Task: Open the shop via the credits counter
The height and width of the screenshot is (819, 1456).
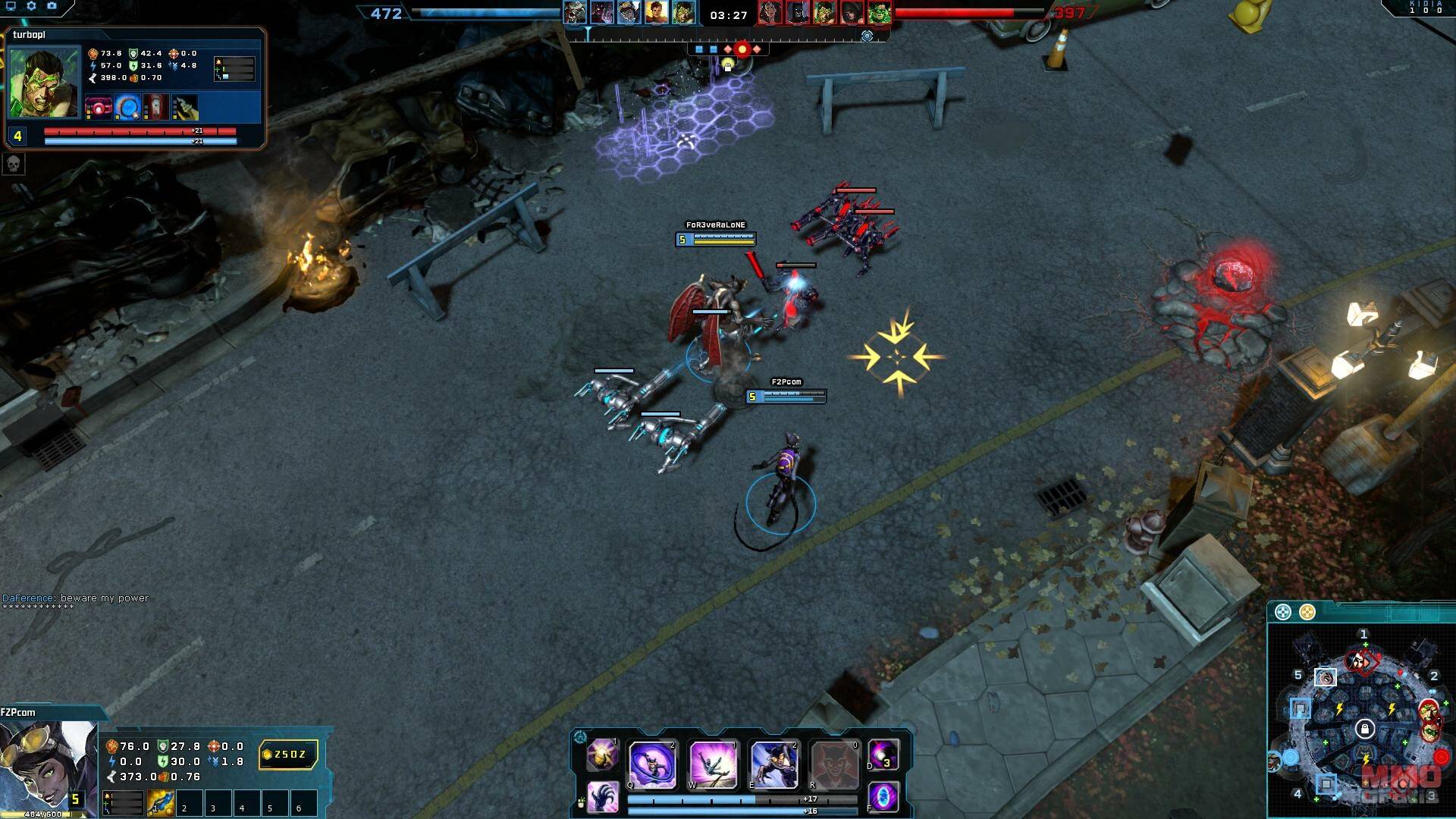Action: 289,755
